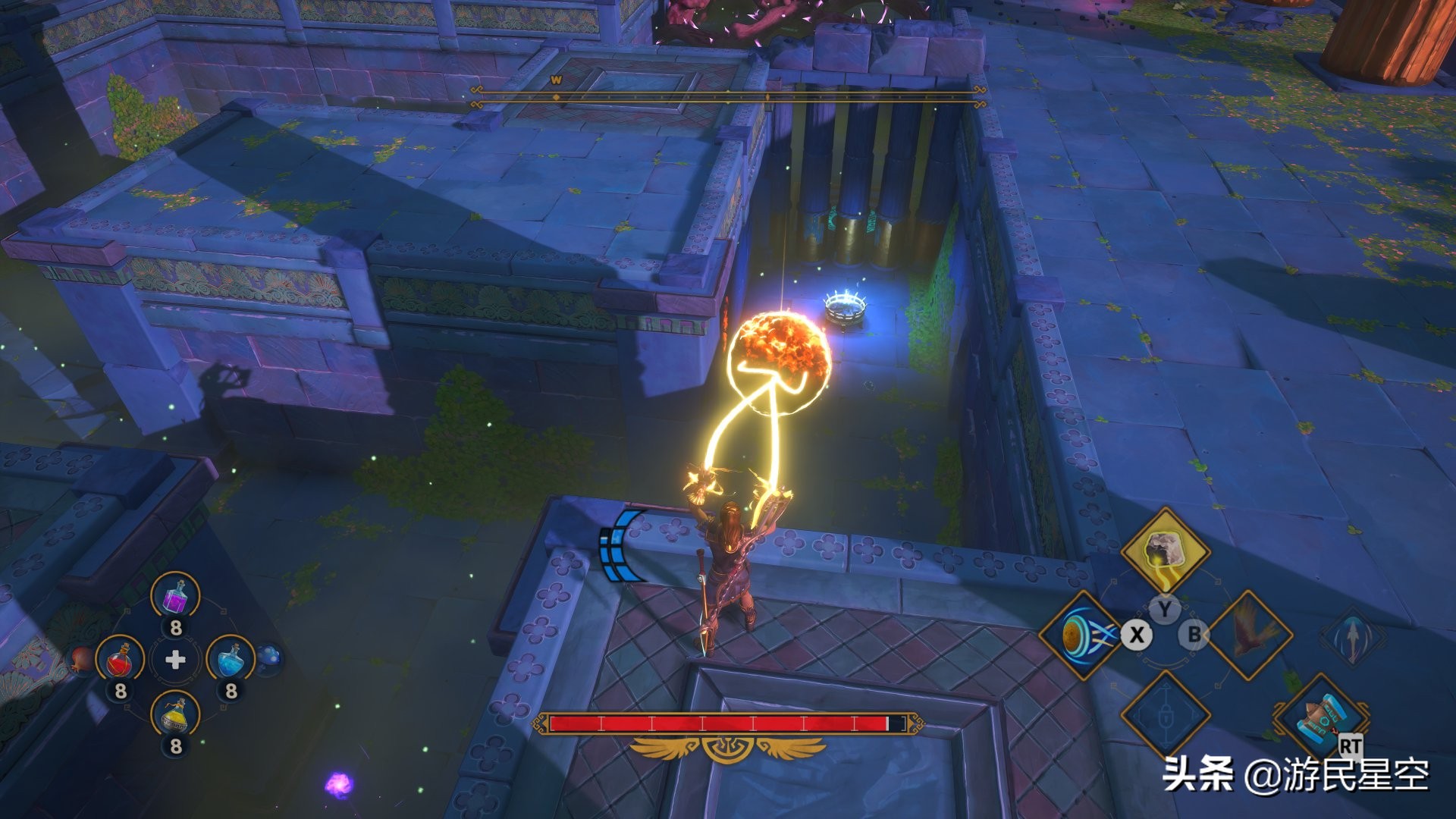Pick the blue mushroom item icon
The image size is (1456, 819).
coord(270,657)
